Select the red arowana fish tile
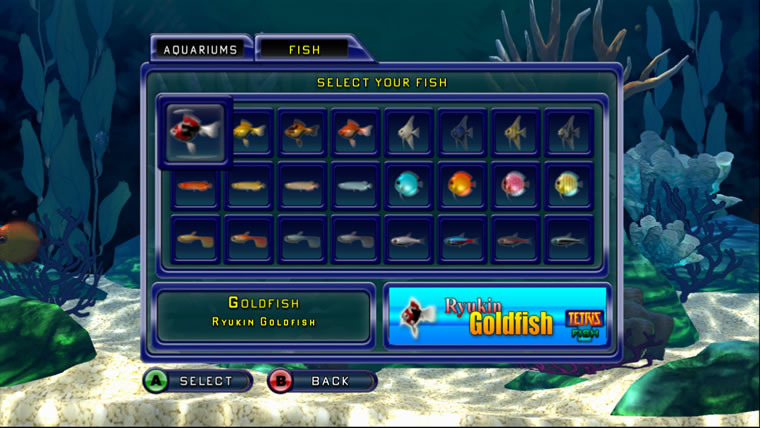The height and width of the screenshot is (428, 760). point(194,185)
